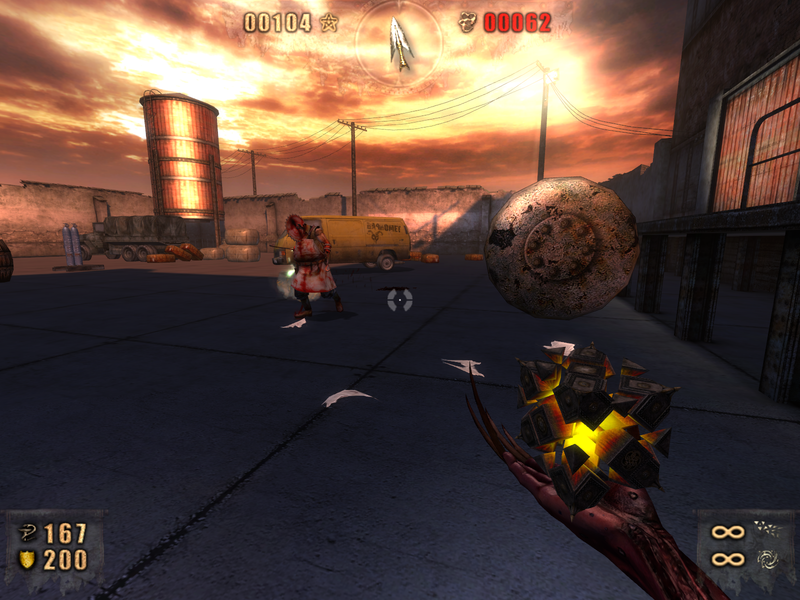The height and width of the screenshot is (600, 800).
Task: Select the scattered shards ammo icon
Action: [x=767, y=529]
